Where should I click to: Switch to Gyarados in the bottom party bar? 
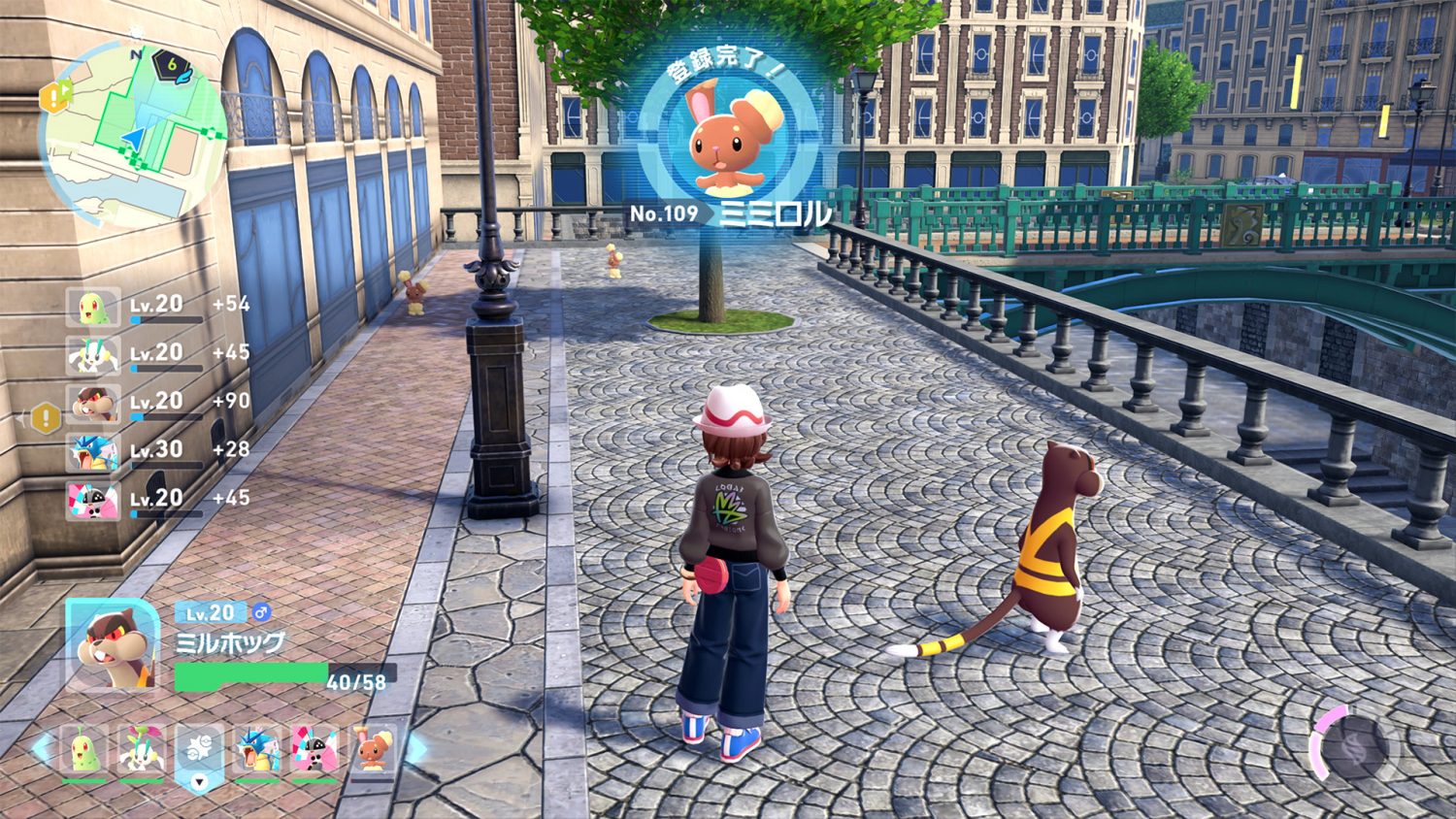point(257,750)
